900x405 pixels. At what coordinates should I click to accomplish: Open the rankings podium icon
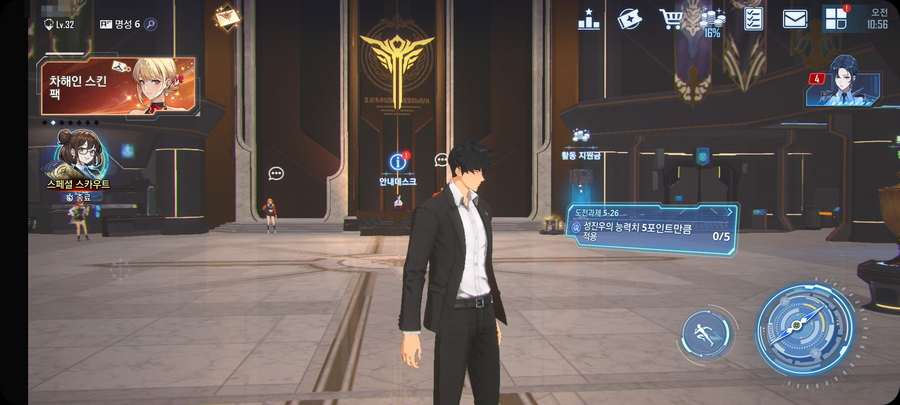[x=588, y=19]
